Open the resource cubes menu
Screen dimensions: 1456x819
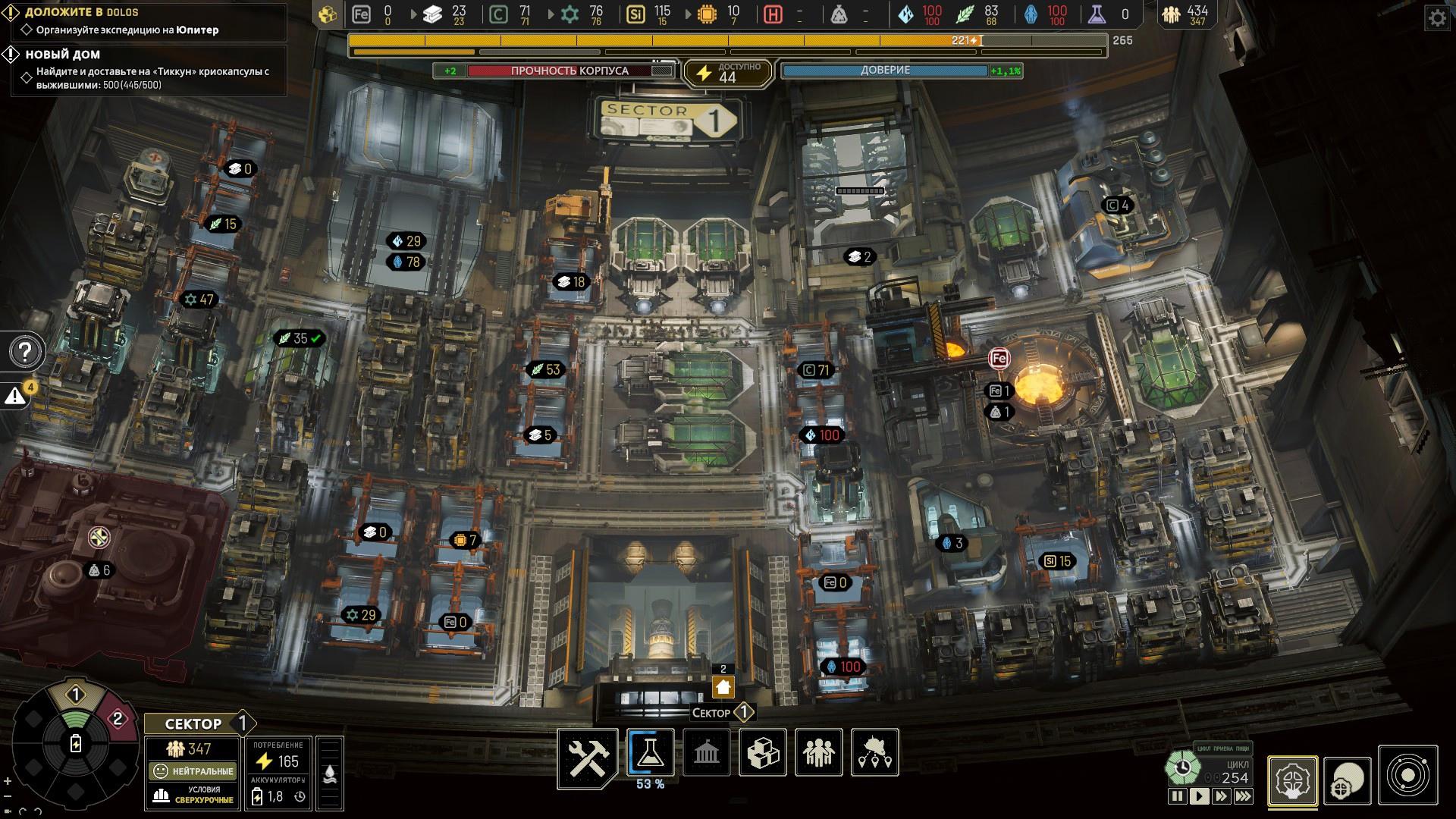[762, 753]
